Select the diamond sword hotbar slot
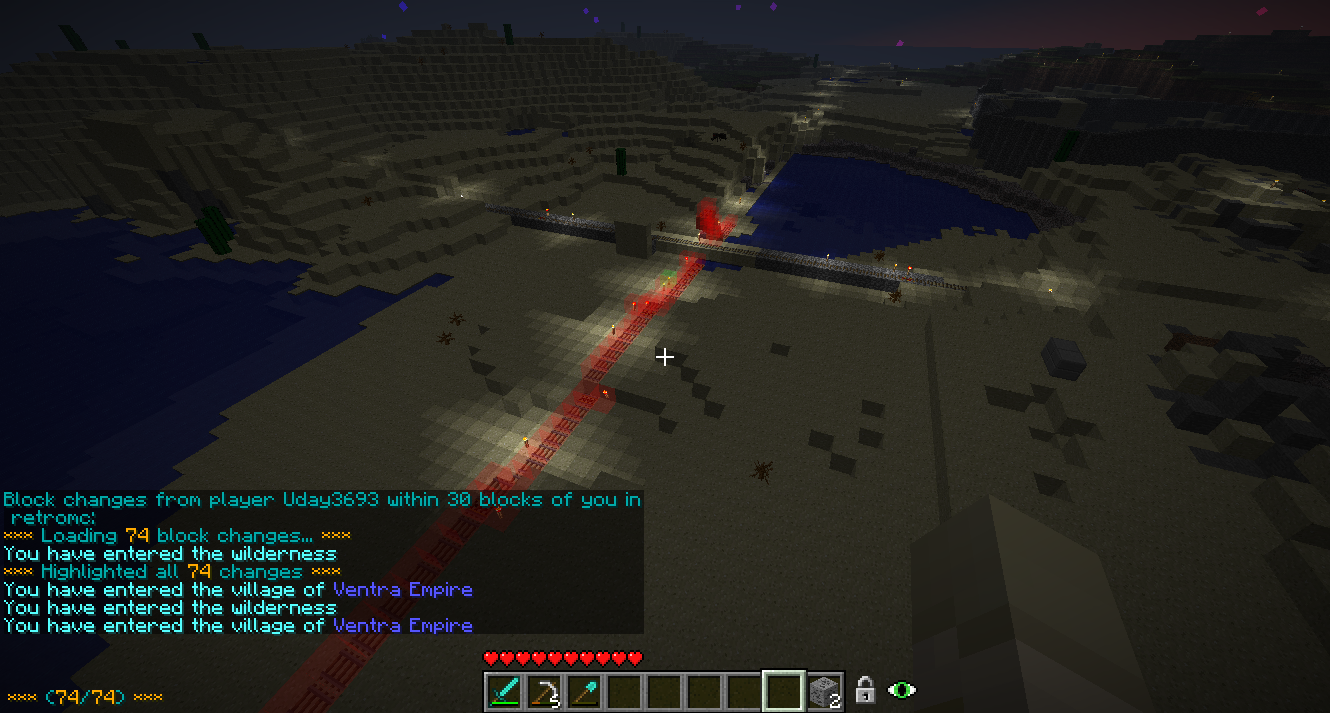 point(504,691)
